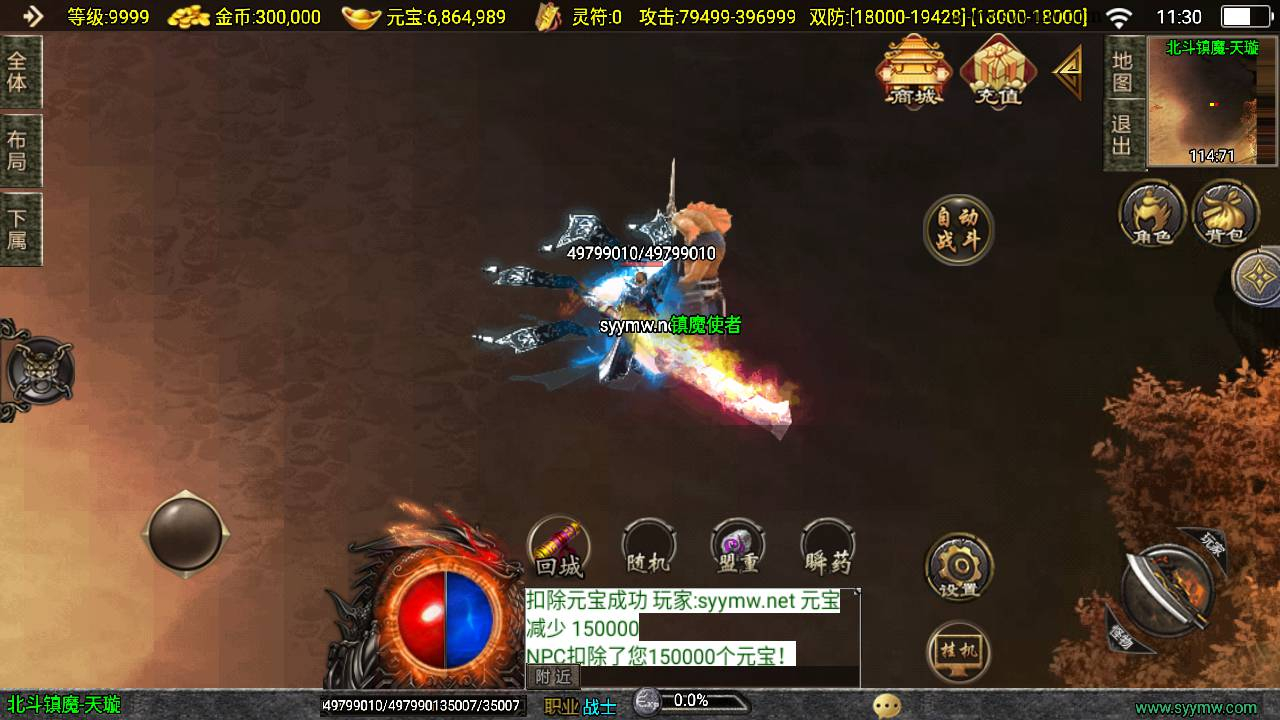Toggle 自动战斗 auto battle

point(958,230)
